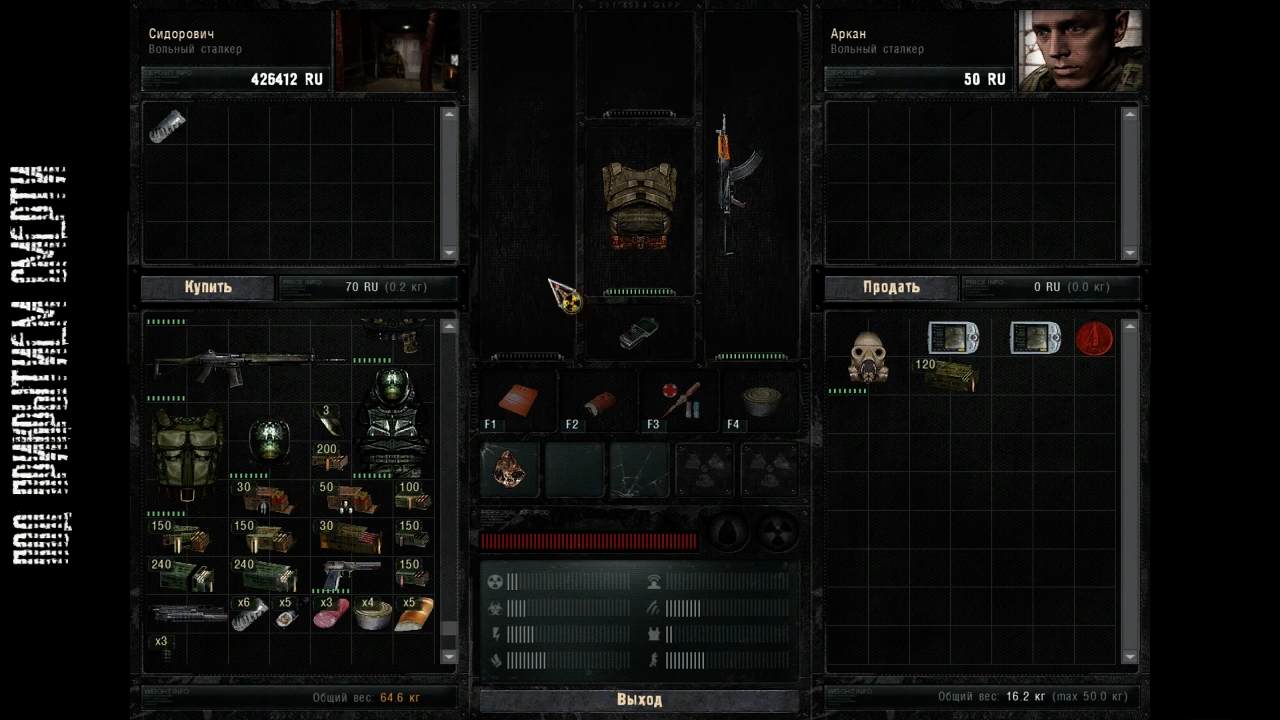This screenshot has height=720, width=1280.
Task: Select the gas mask in Аркан's inventory
Action: click(868, 357)
